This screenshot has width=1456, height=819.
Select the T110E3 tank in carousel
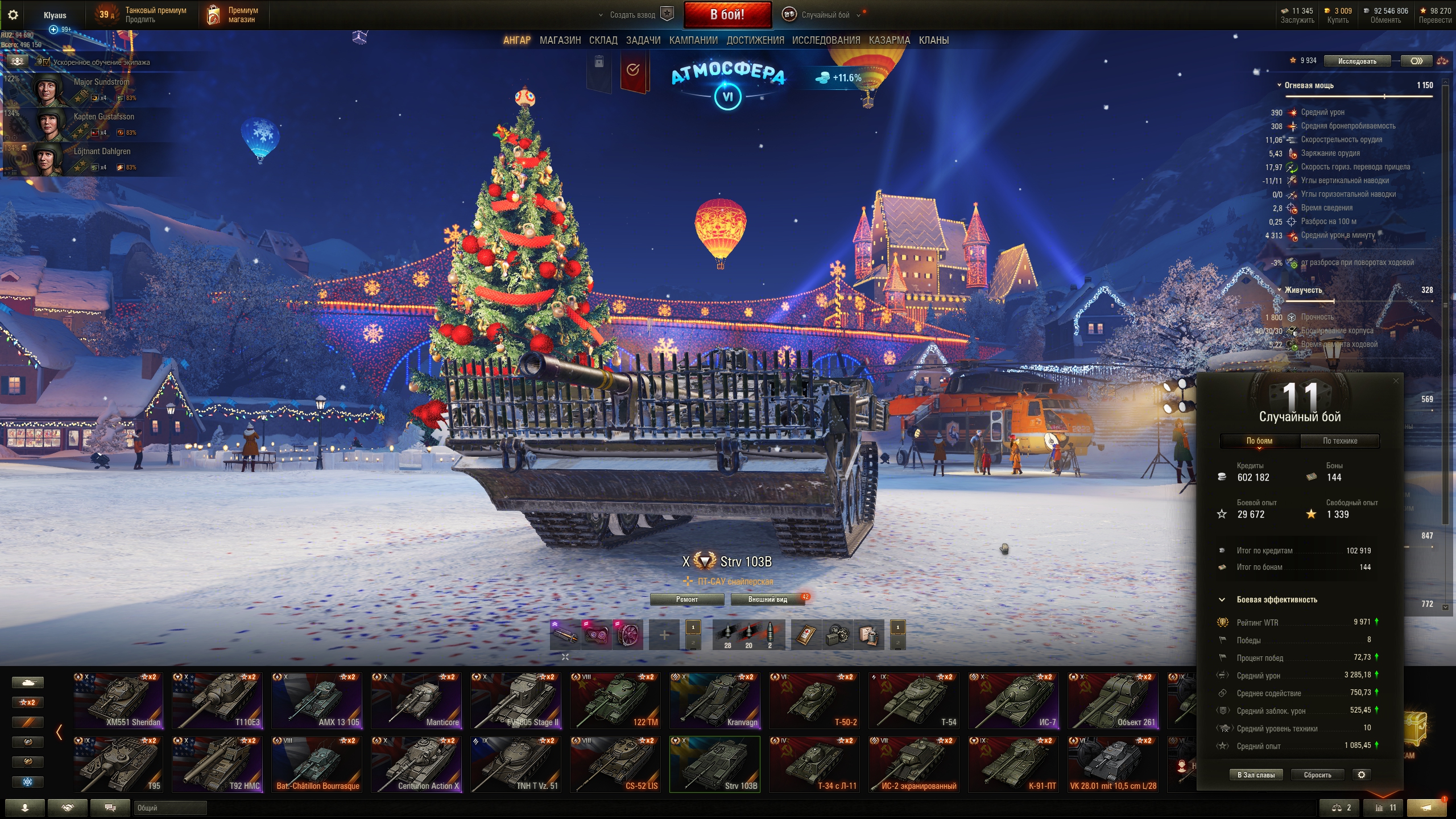tap(217, 701)
